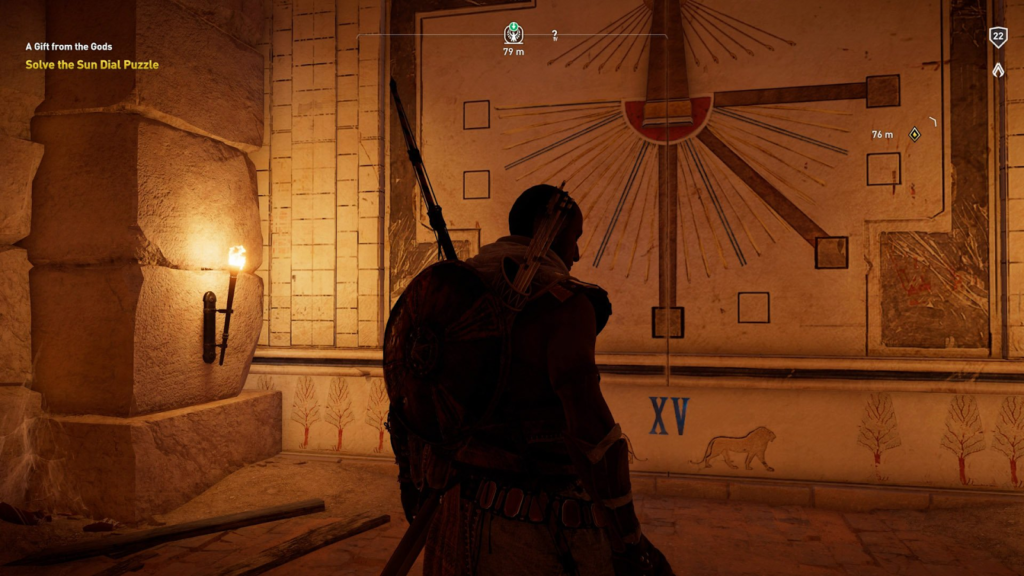Select the question mark location on the compass

pos(554,35)
